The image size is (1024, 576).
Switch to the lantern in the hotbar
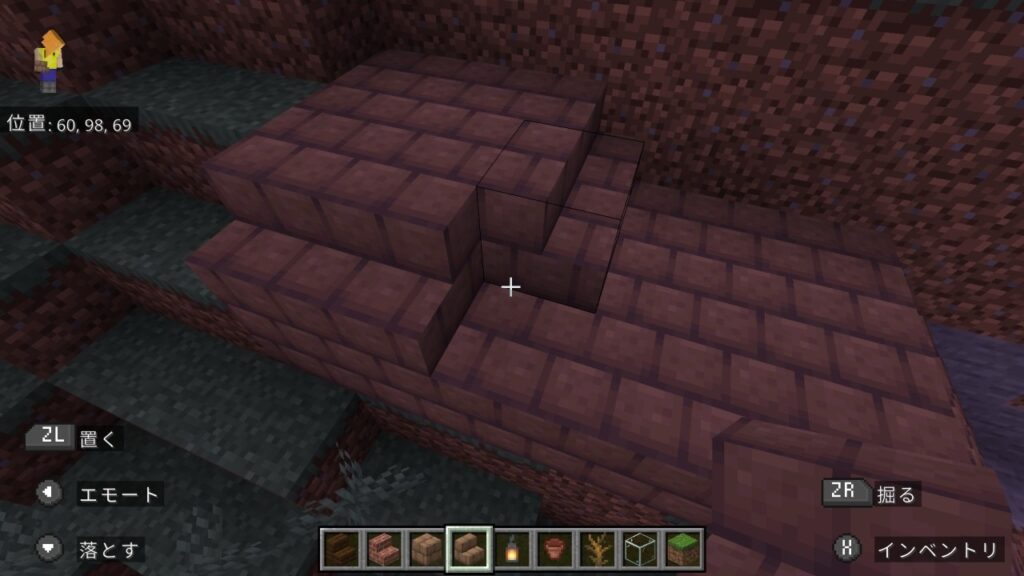[x=511, y=549]
